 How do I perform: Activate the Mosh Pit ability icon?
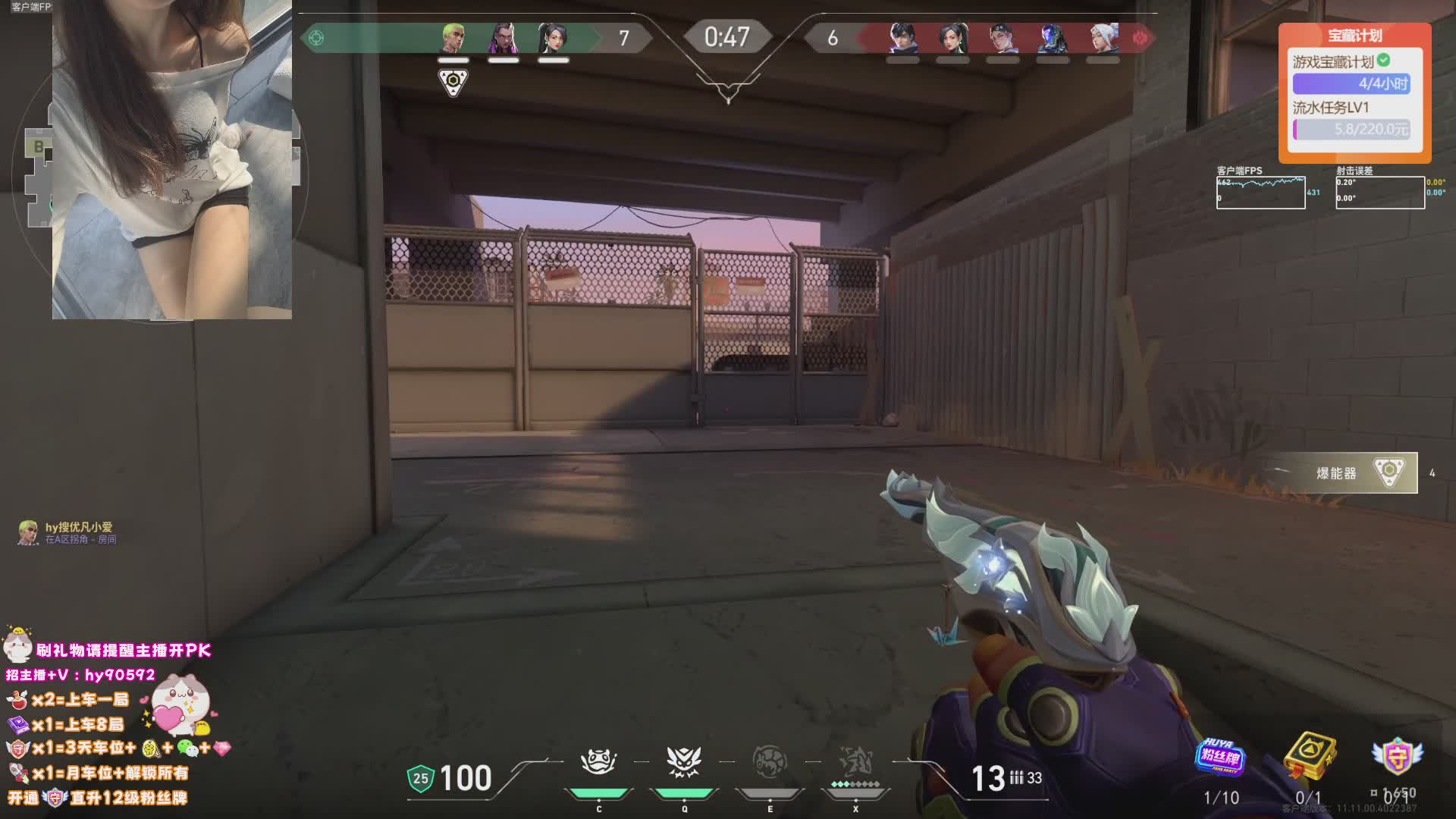coord(598,762)
